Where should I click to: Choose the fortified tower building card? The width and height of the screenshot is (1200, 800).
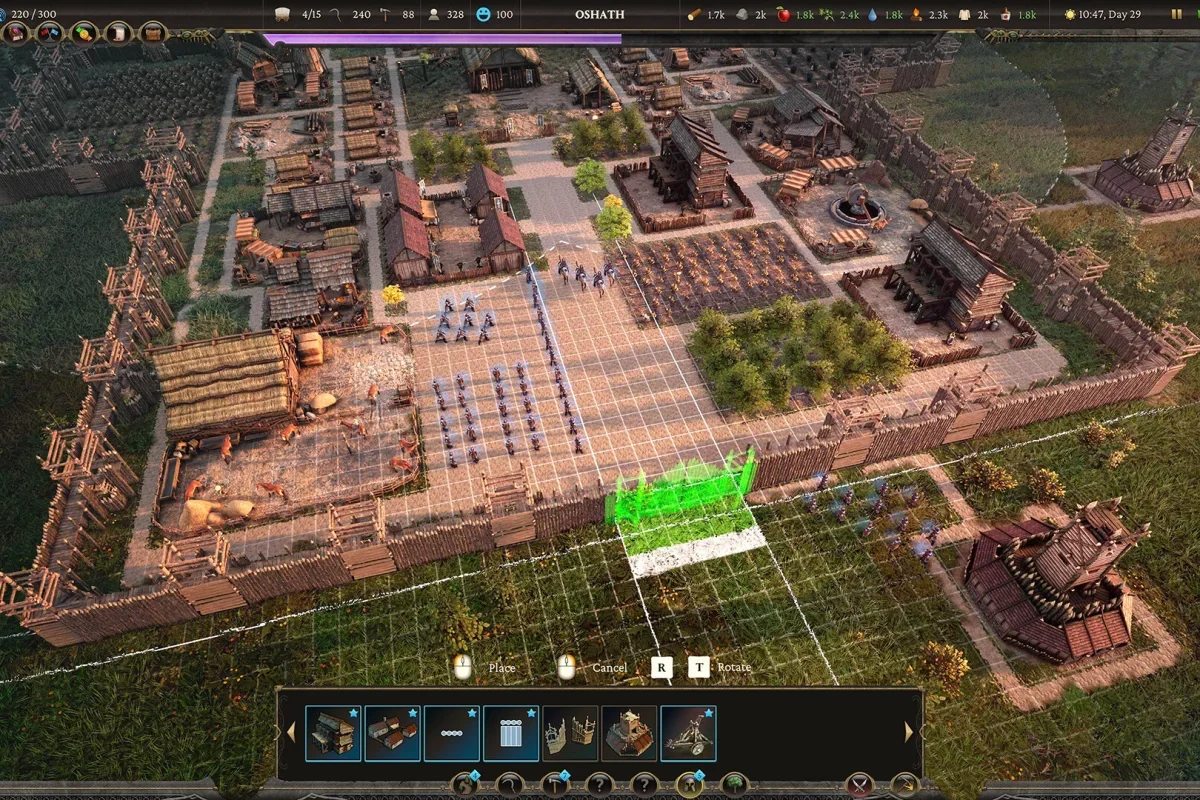(629, 733)
